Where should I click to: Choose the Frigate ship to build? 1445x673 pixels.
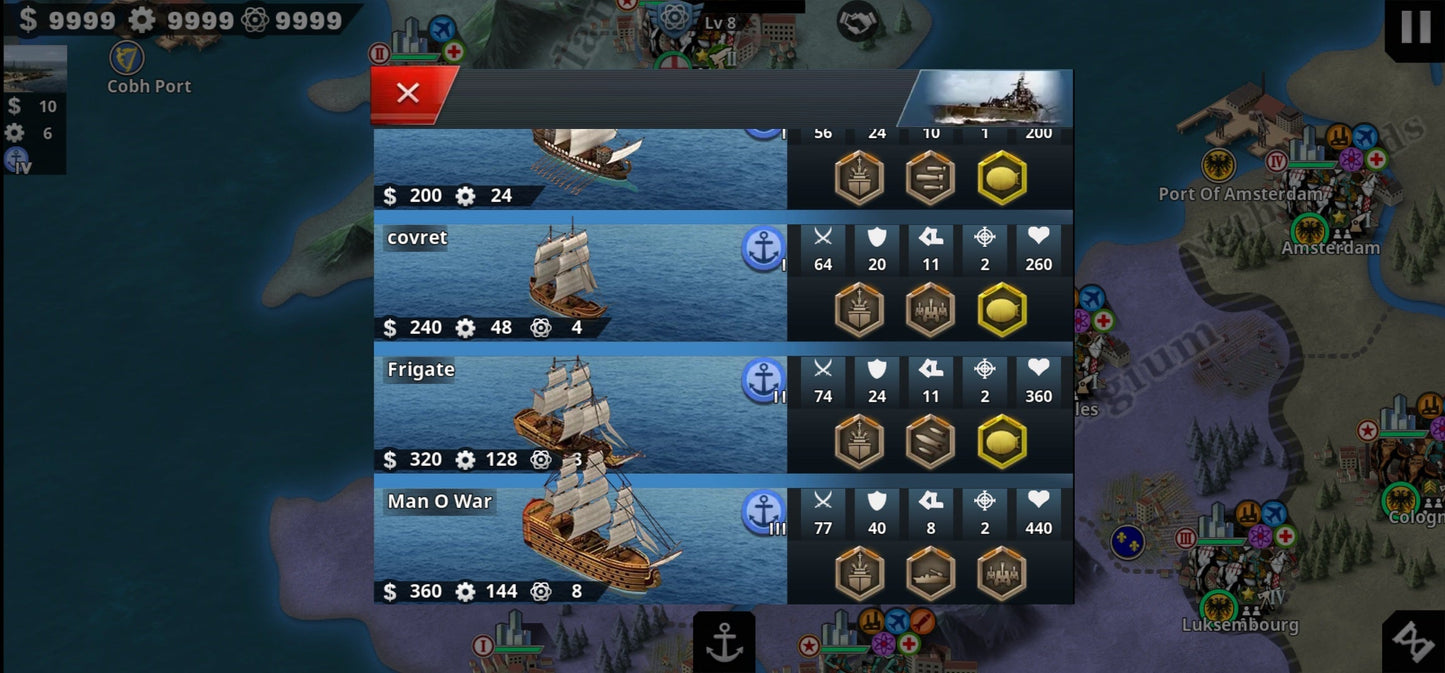point(580,408)
